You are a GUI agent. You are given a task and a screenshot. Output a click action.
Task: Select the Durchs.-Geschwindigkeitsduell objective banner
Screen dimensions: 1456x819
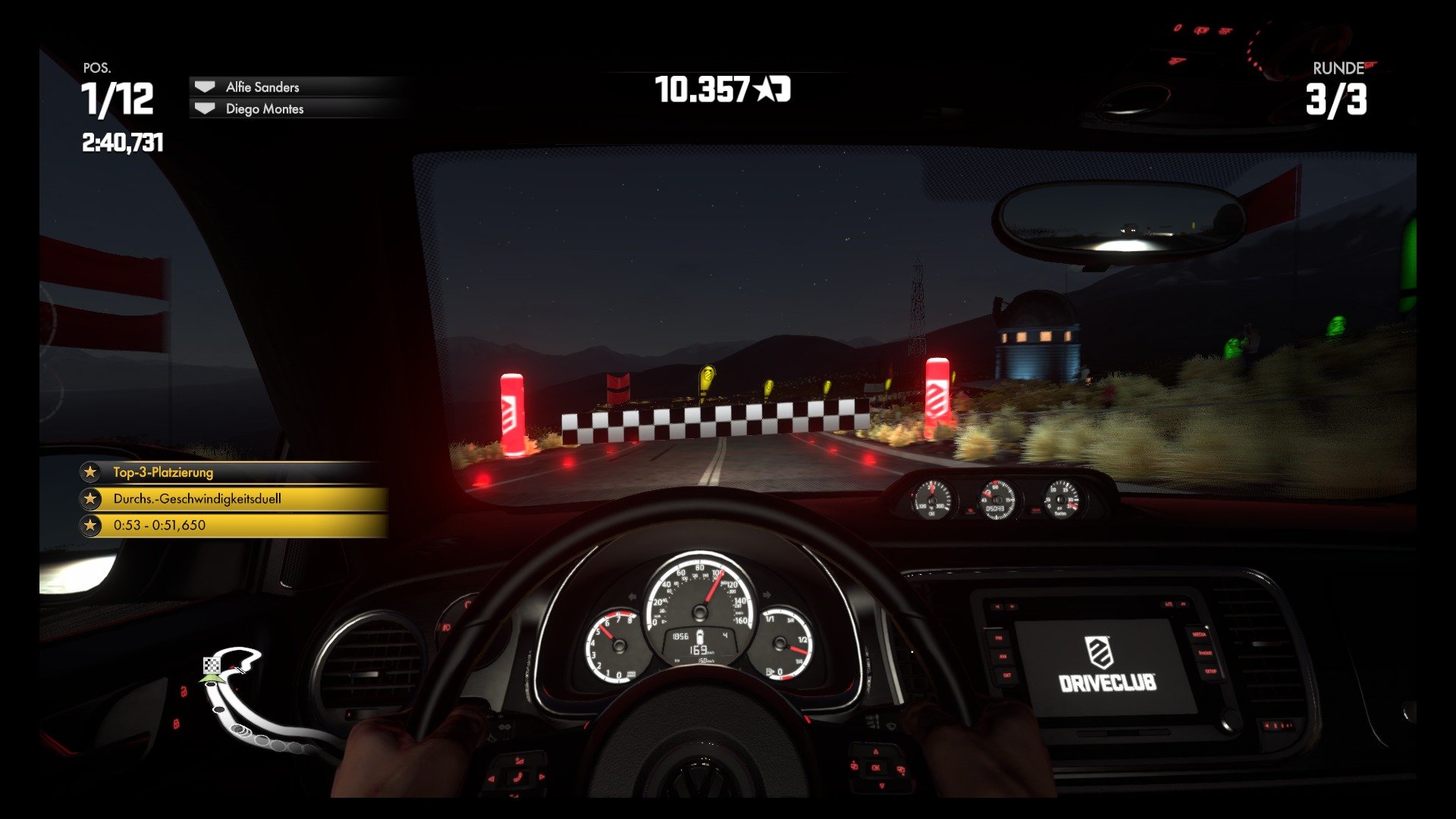(x=196, y=499)
